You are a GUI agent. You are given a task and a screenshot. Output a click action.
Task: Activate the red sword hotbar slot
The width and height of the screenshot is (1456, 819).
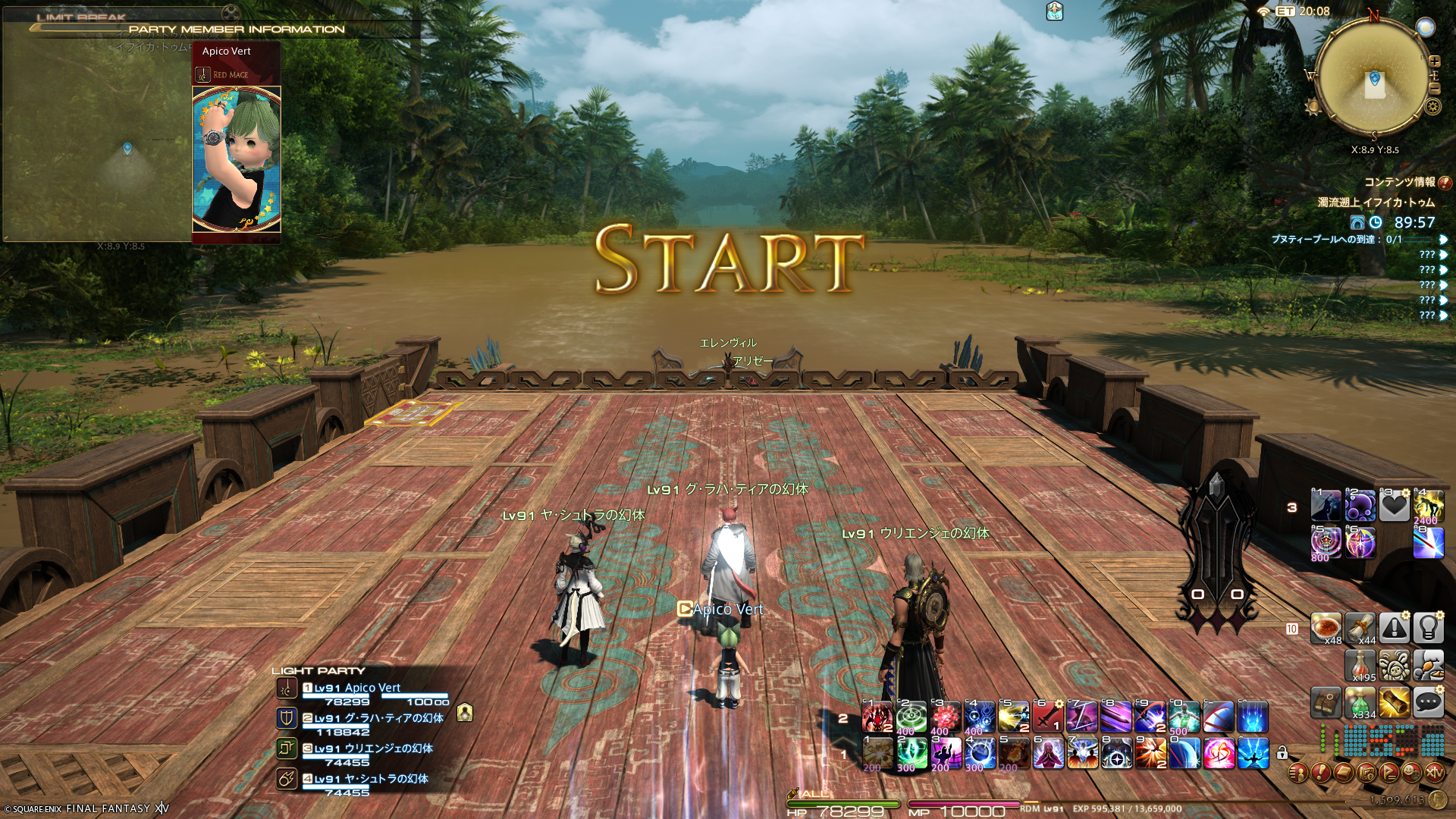point(1046,717)
